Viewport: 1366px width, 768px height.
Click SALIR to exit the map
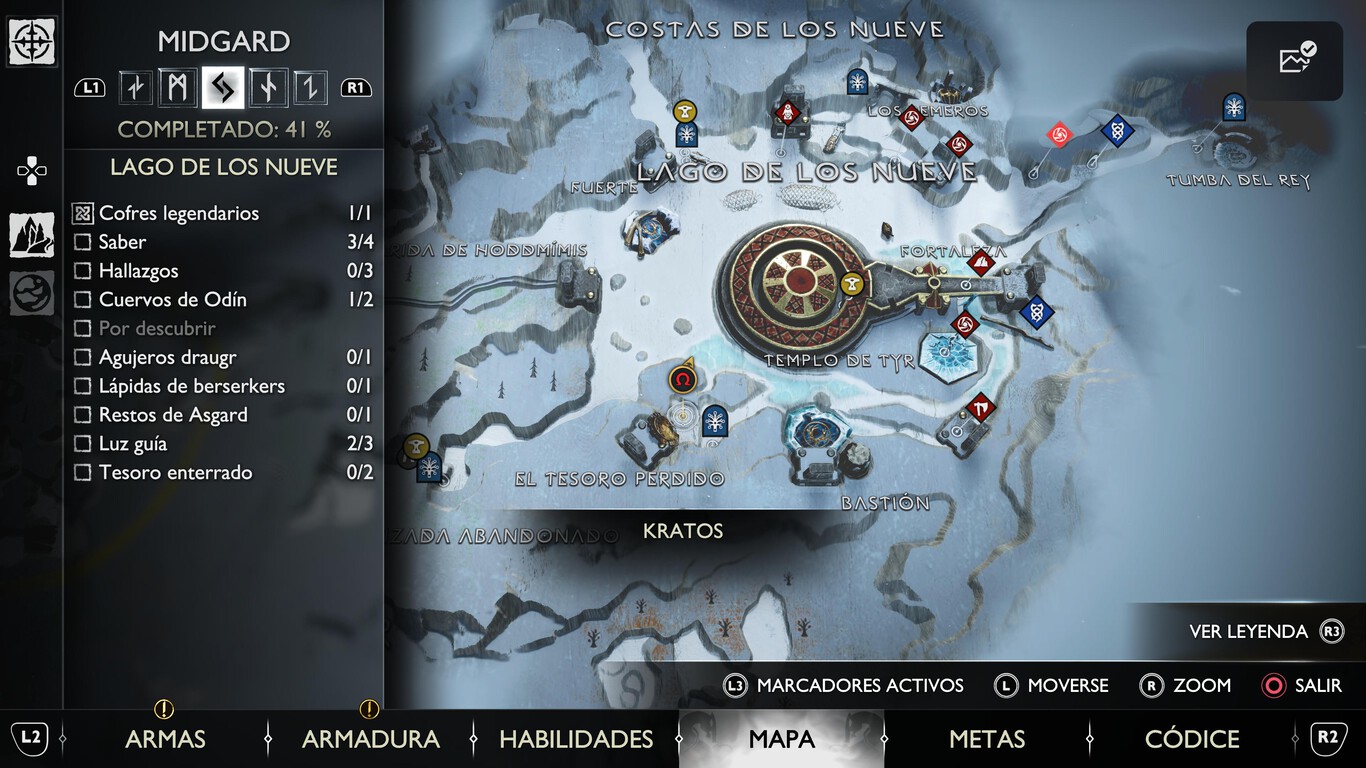click(x=1318, y=685)
